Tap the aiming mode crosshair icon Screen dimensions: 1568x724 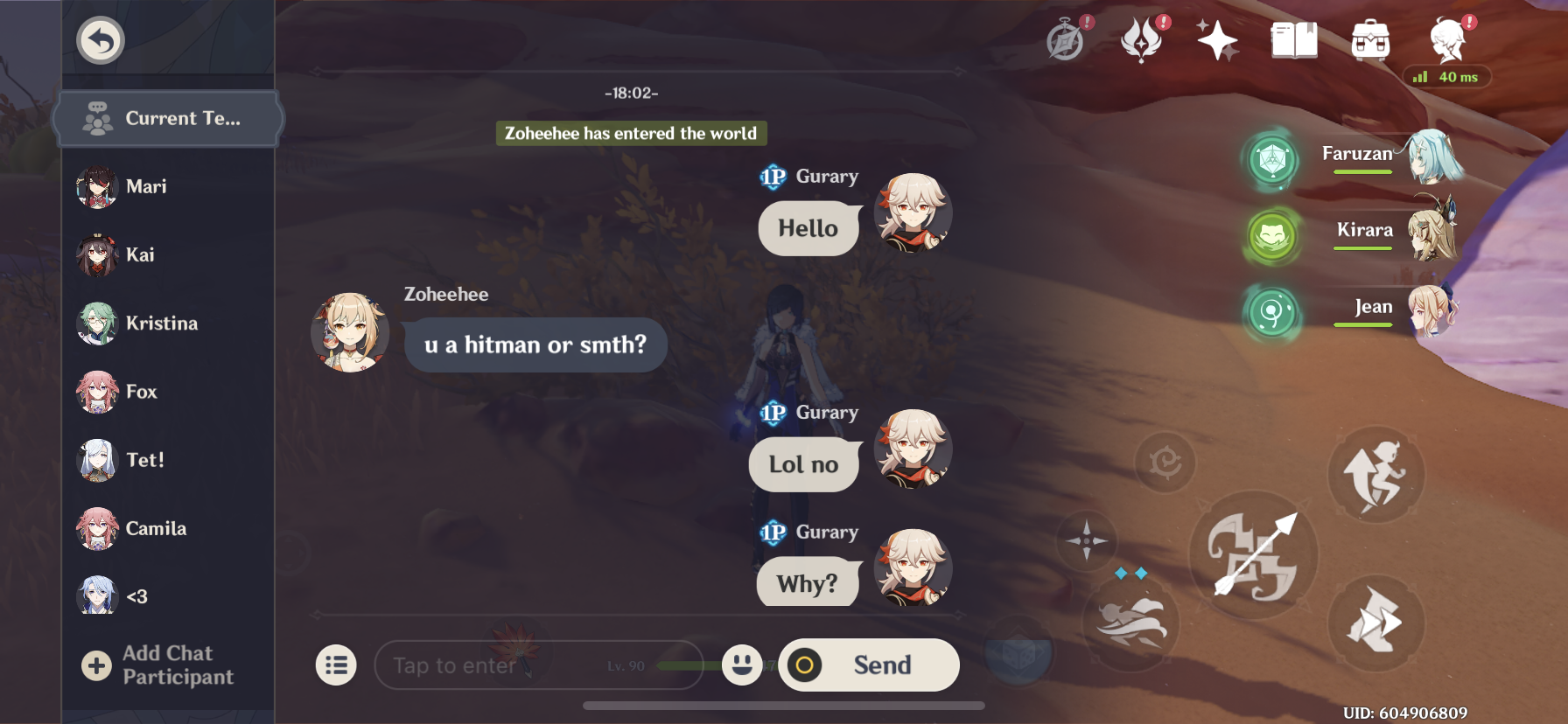1085,540
